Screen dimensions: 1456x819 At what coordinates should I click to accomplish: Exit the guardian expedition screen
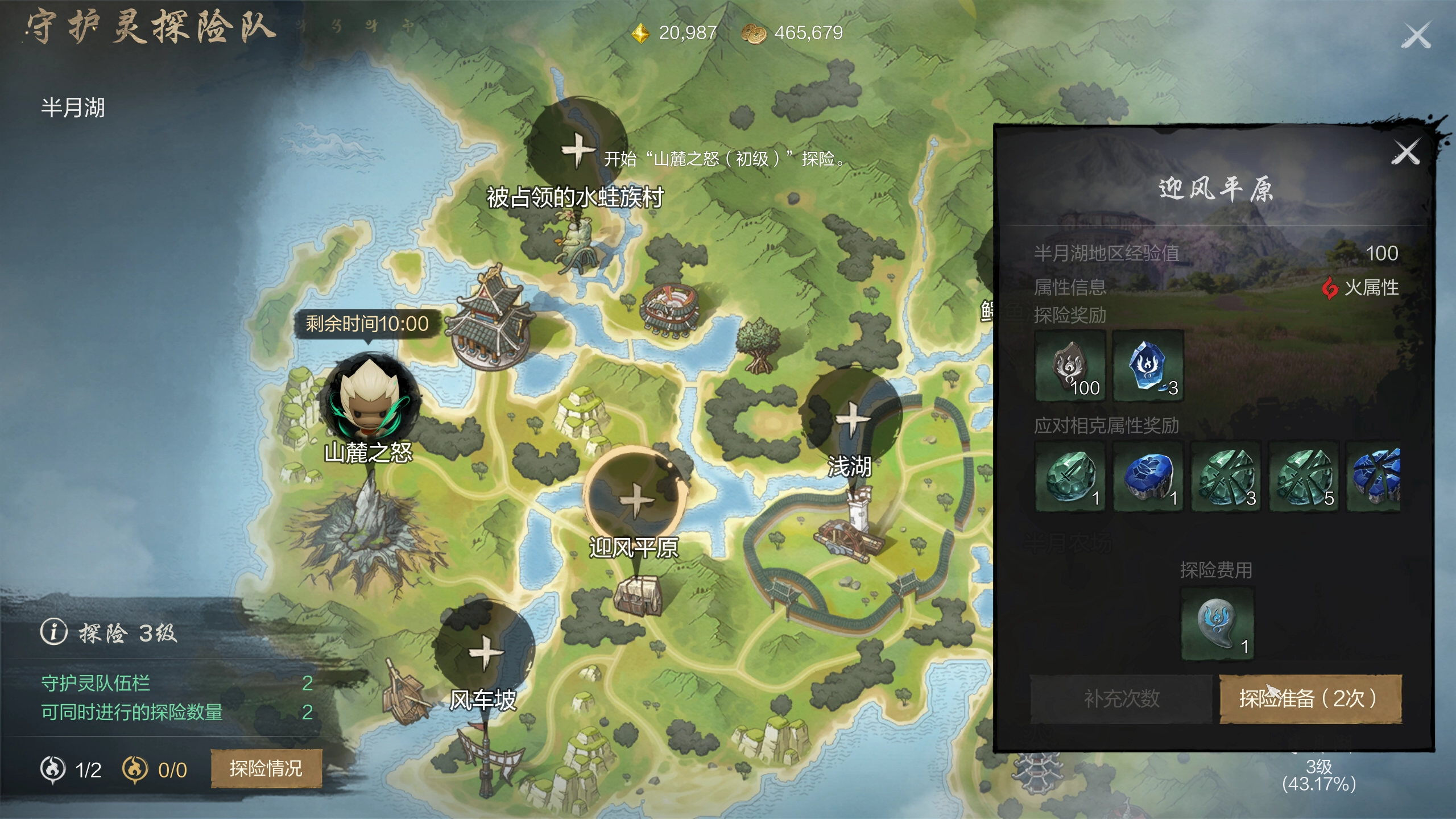[x=1416, y=36]
